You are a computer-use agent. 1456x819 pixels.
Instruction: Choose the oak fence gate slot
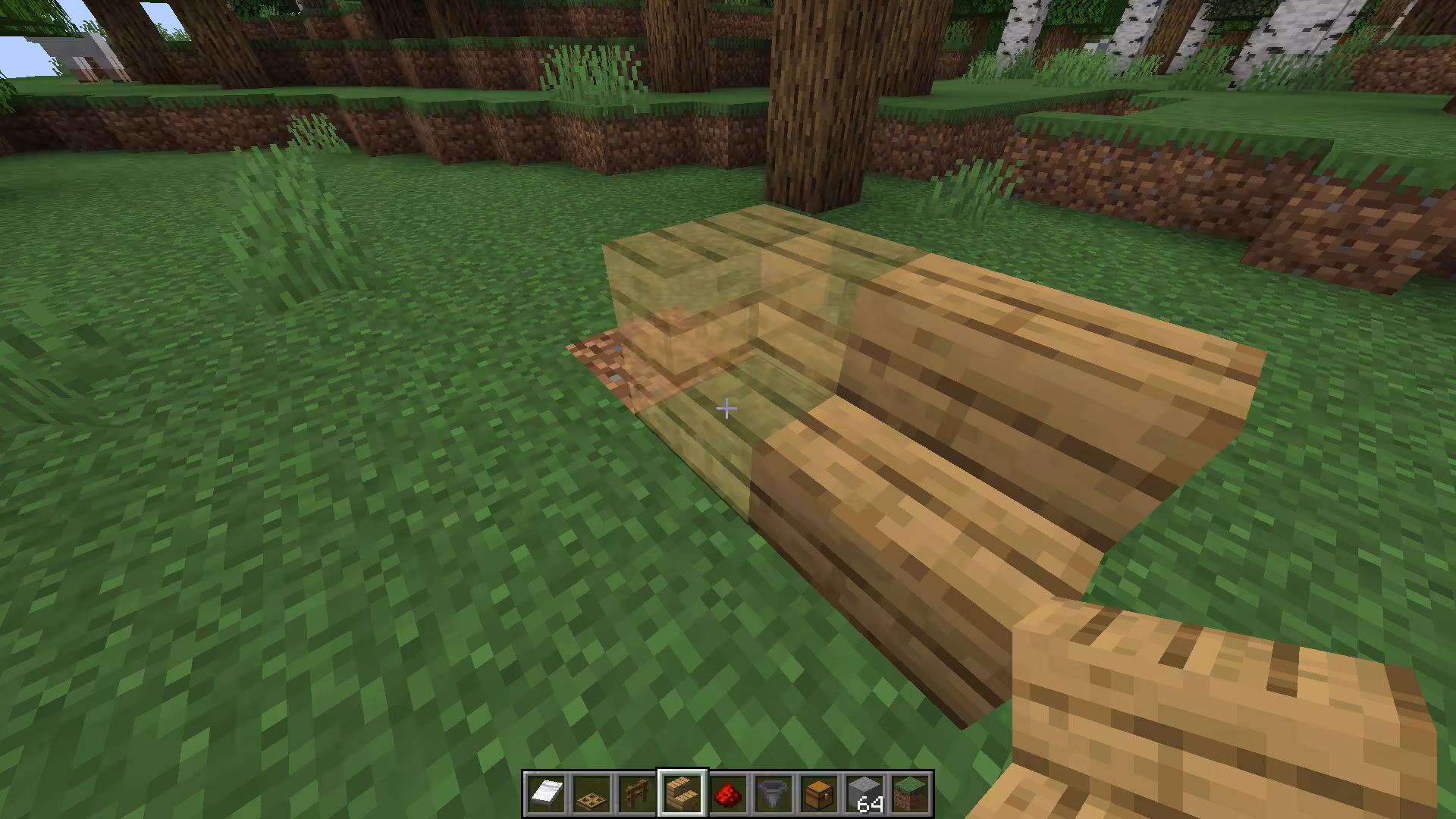tap(637, 794)
